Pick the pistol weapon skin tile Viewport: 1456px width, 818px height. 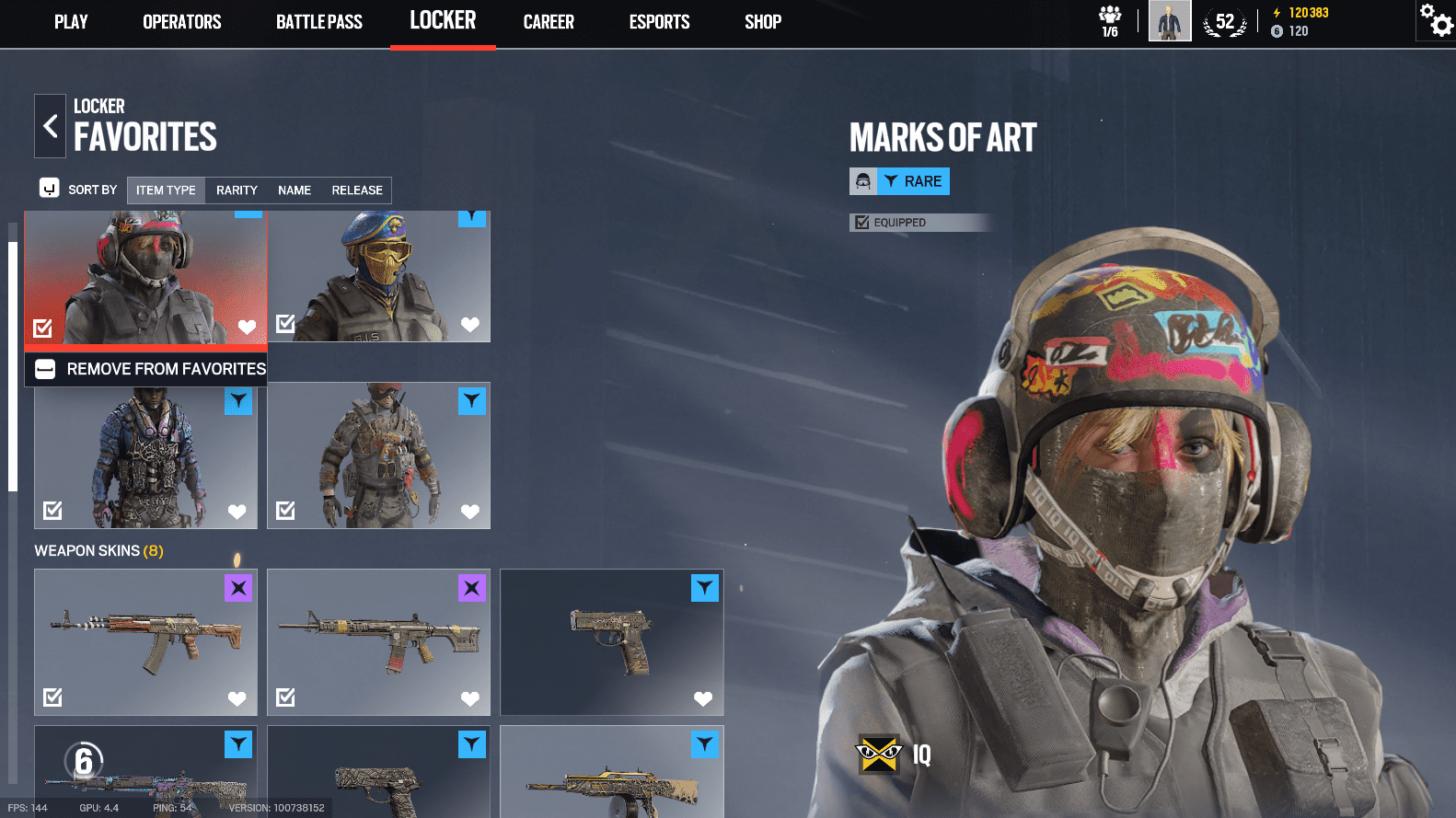pos(611,641)
